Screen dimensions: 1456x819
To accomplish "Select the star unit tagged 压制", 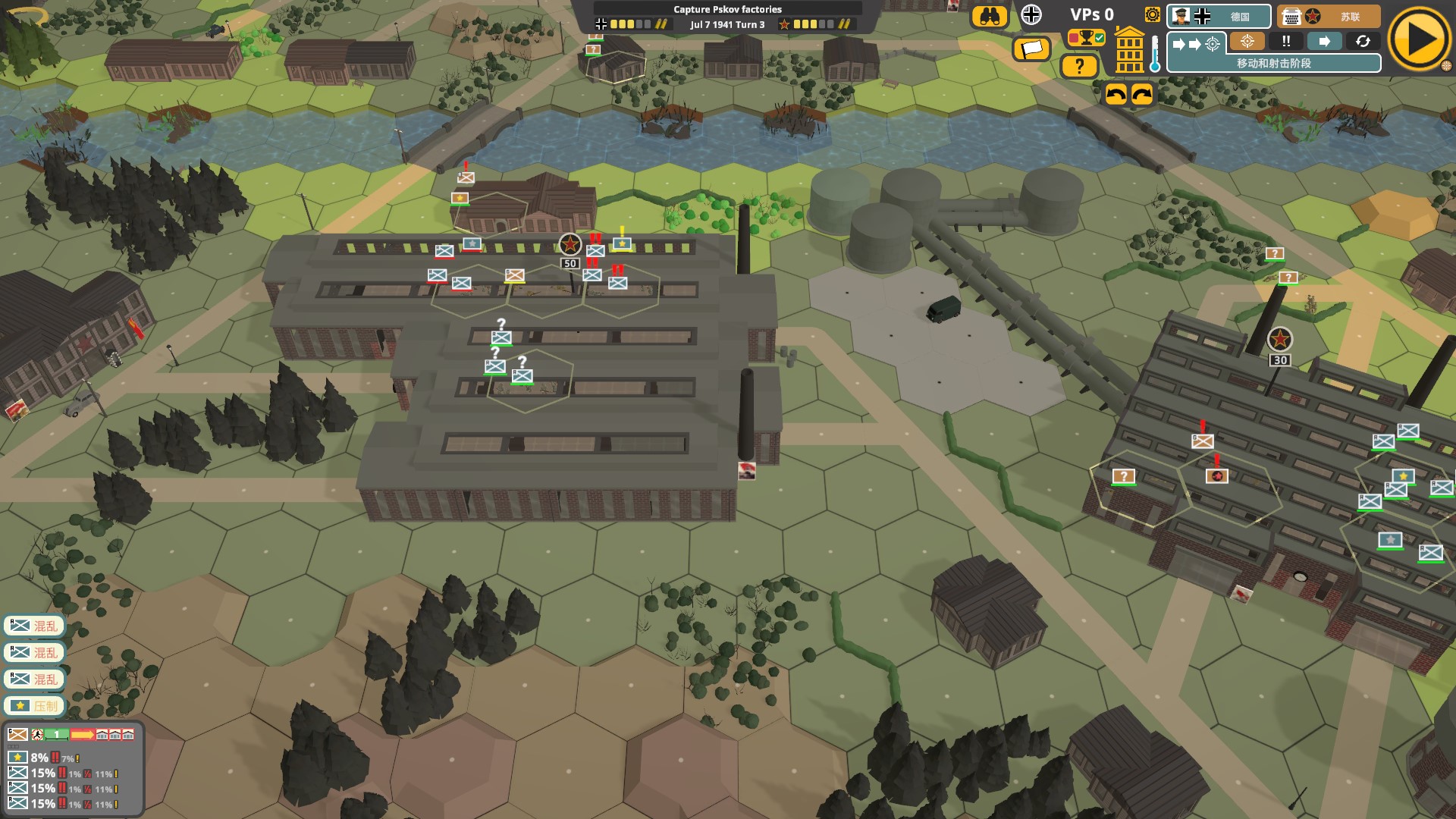I will pyautogui.click(x=35, y=706).
